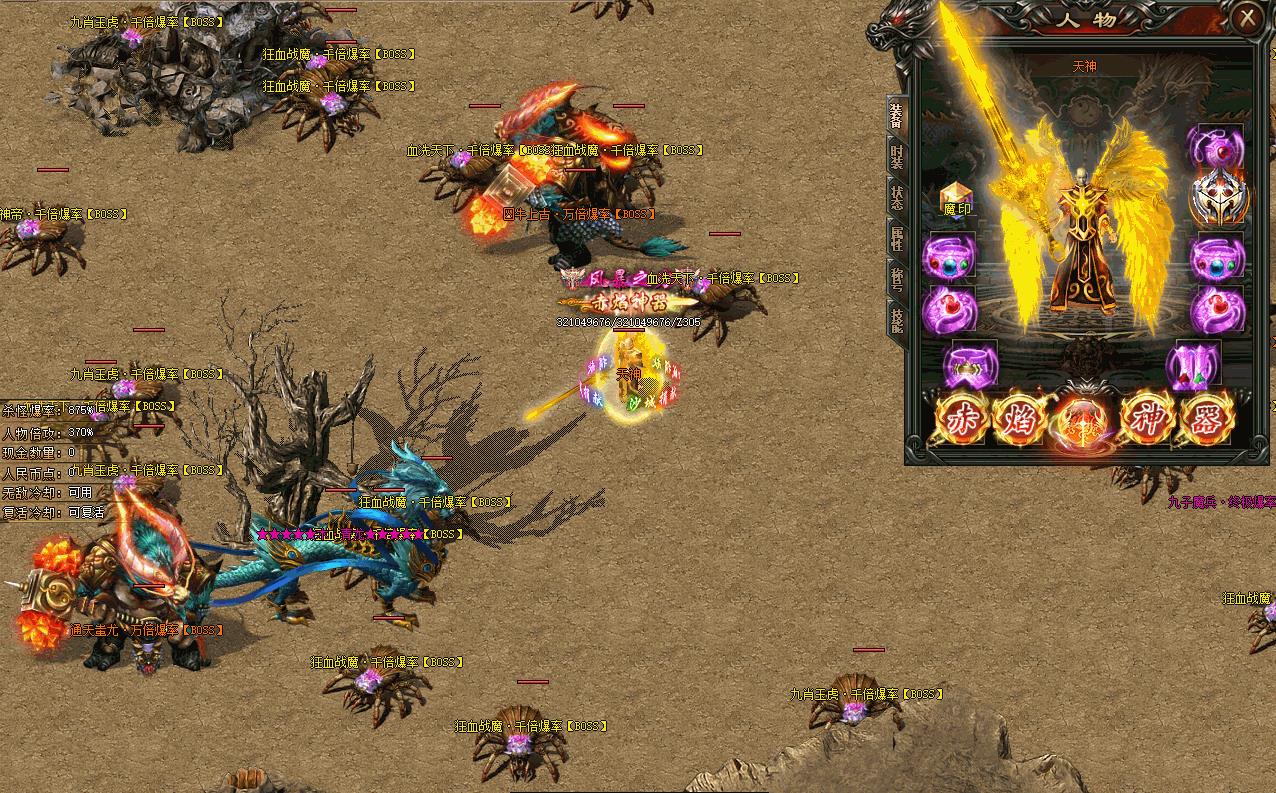Viewport: 1276px width, 793px height.
Task: Select the 神 artifact slot
Action: (1148, 420)
